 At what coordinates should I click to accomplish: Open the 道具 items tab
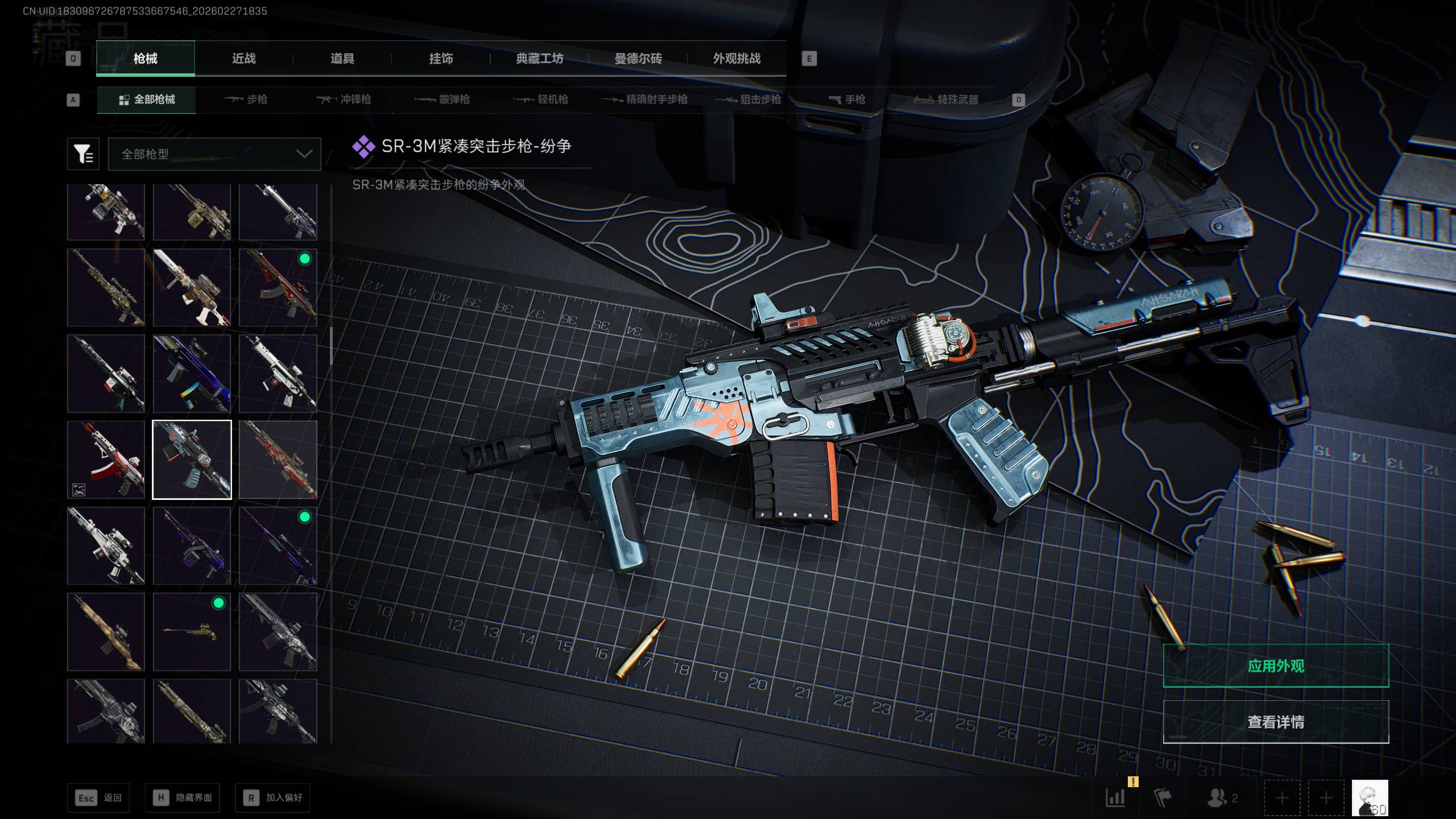point(342,59)
